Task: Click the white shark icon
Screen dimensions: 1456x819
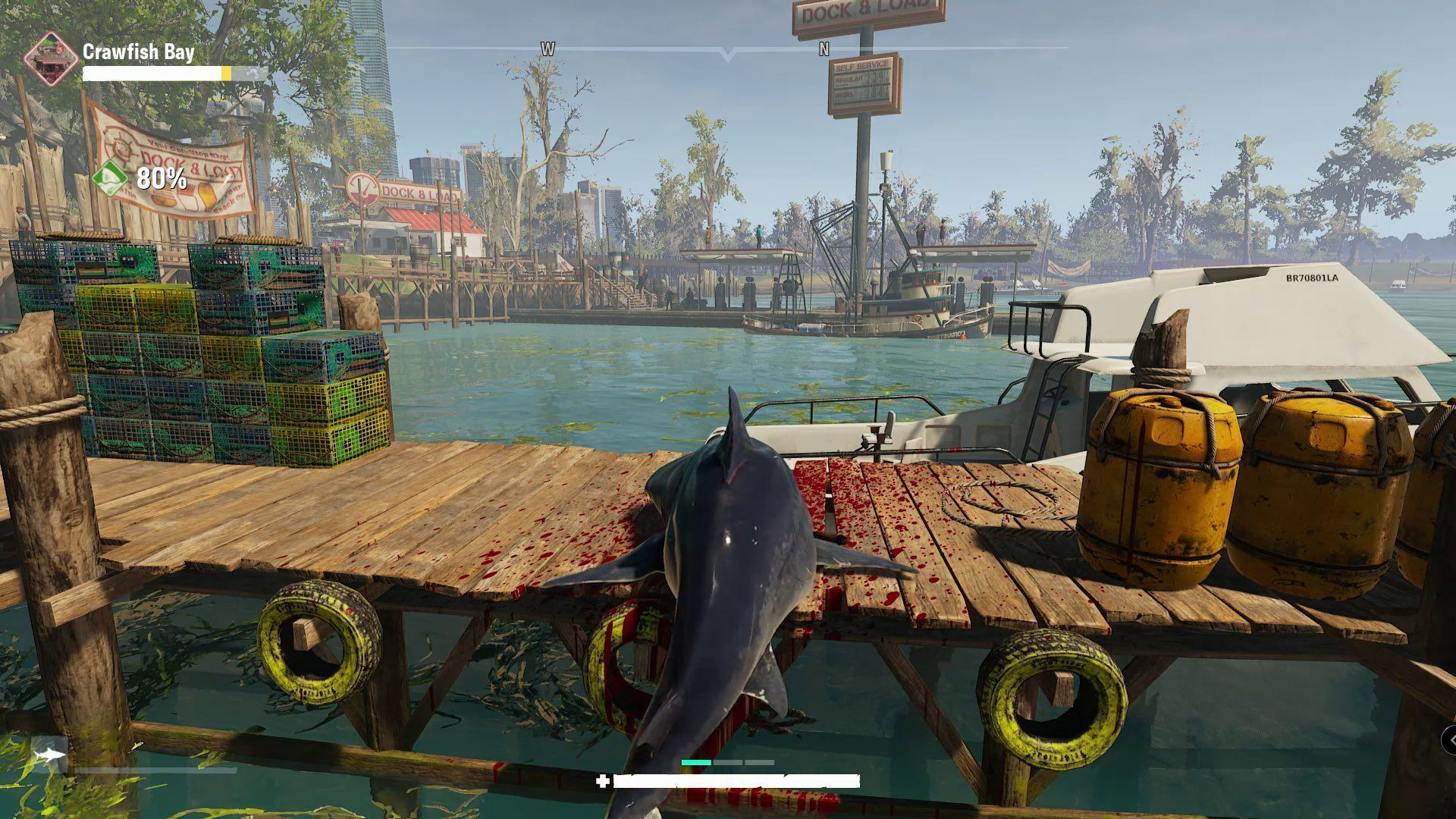Action: 51,755
